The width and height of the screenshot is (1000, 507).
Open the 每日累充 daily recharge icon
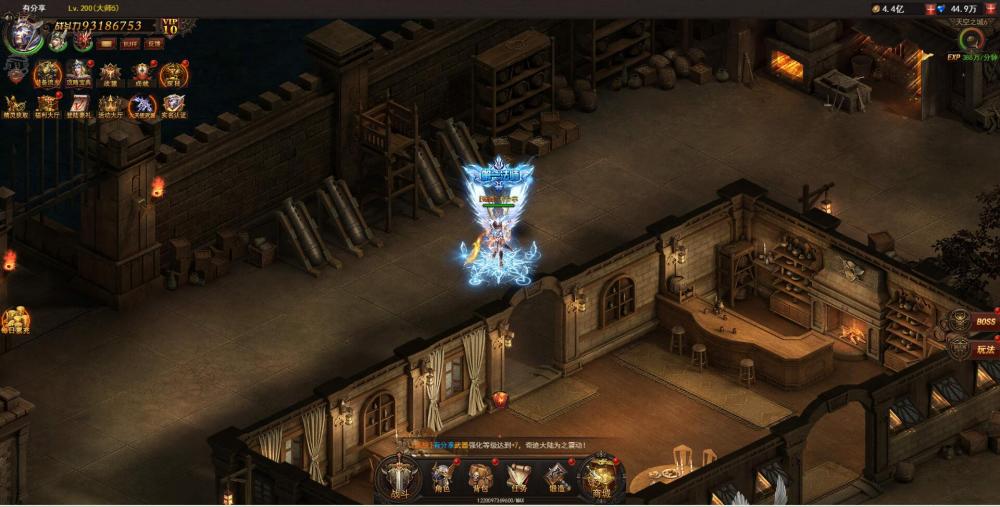(x=15, y=321)
